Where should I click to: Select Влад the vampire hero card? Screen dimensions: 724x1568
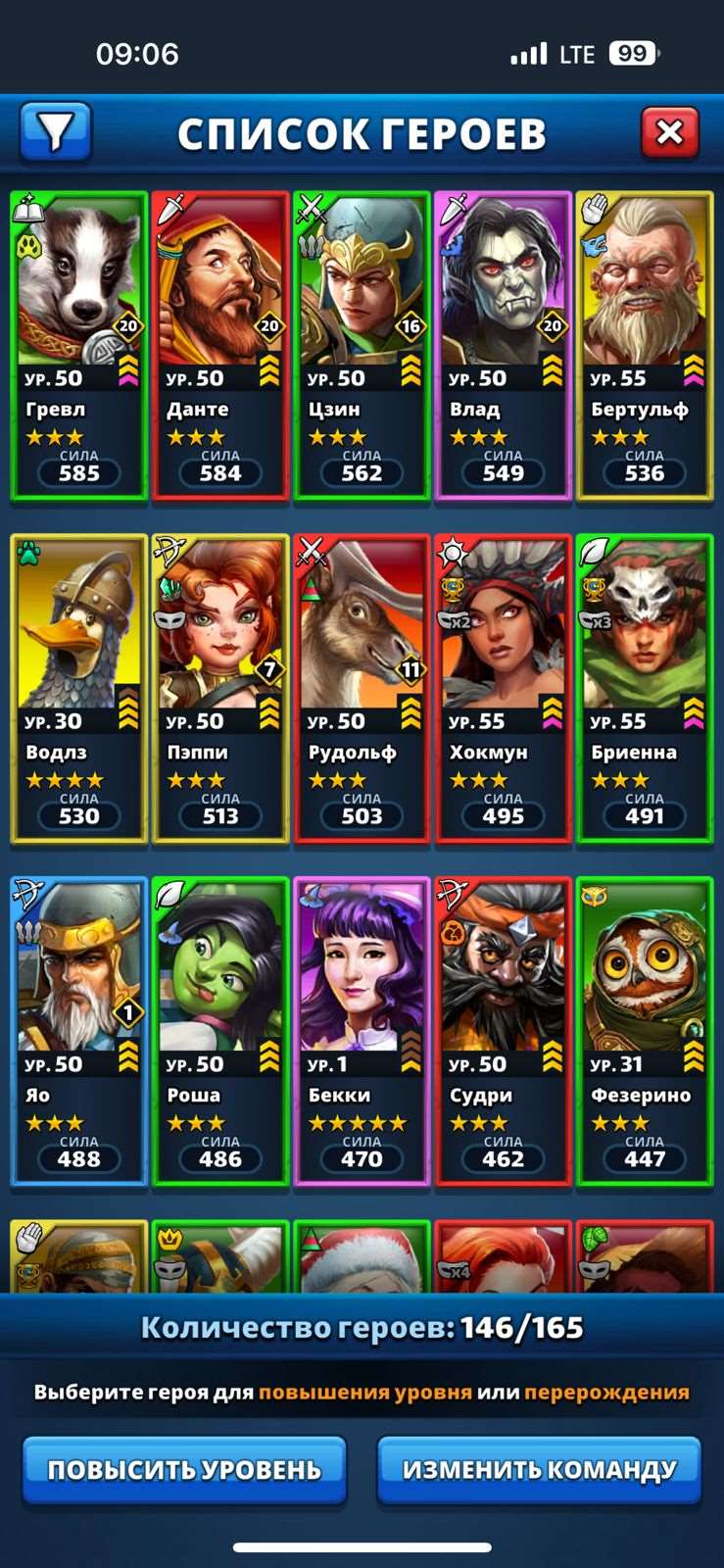(x=503, y=346)
